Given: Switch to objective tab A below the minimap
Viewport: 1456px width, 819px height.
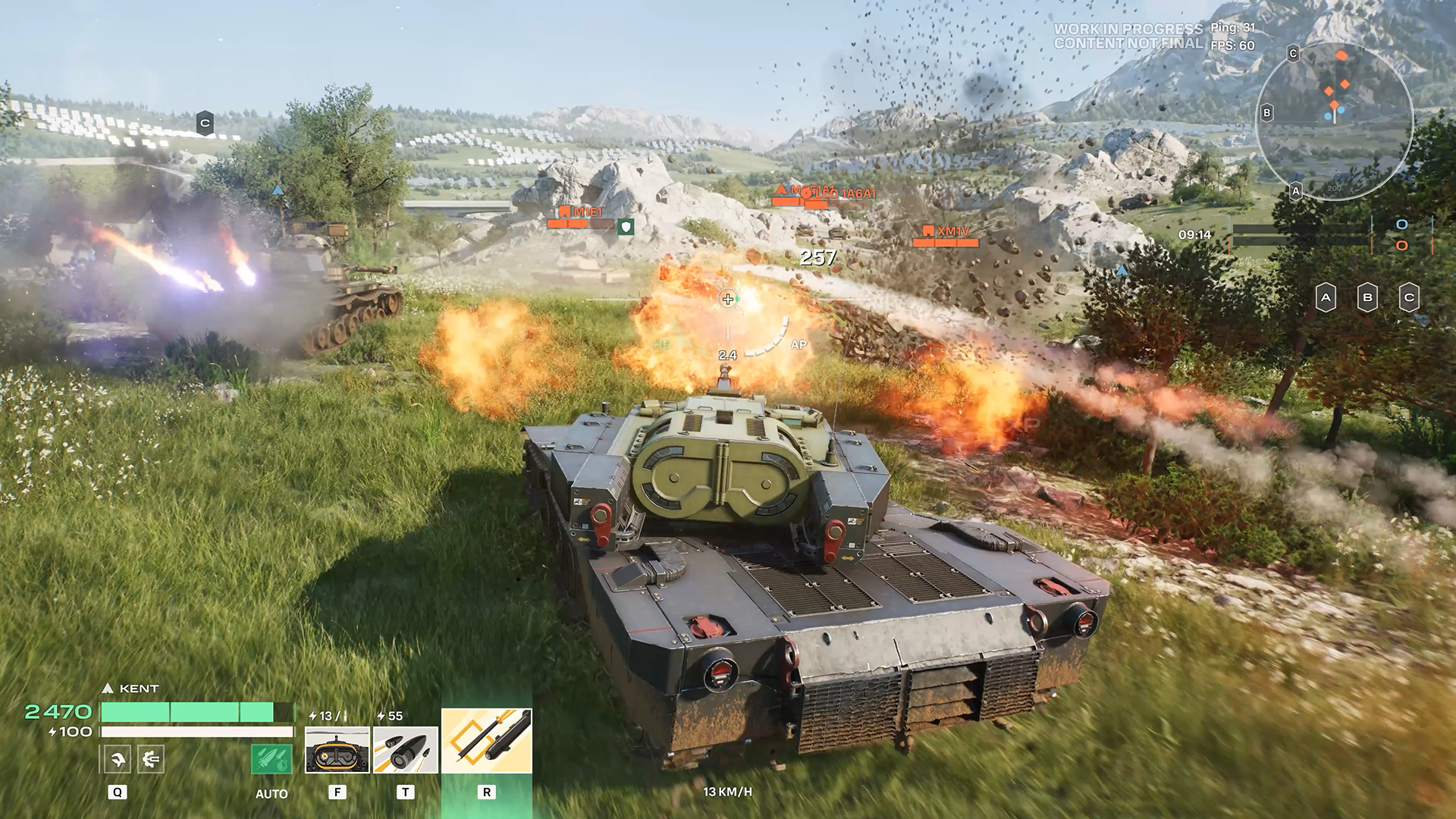Looking at the screenshot, I should click(x=1326, y=298).
